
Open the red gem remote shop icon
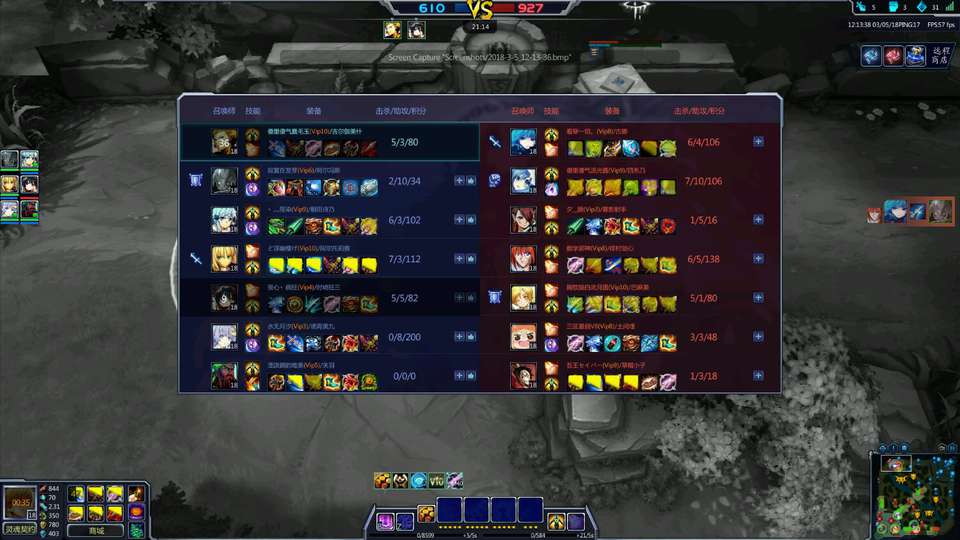[x=893, y=56]
